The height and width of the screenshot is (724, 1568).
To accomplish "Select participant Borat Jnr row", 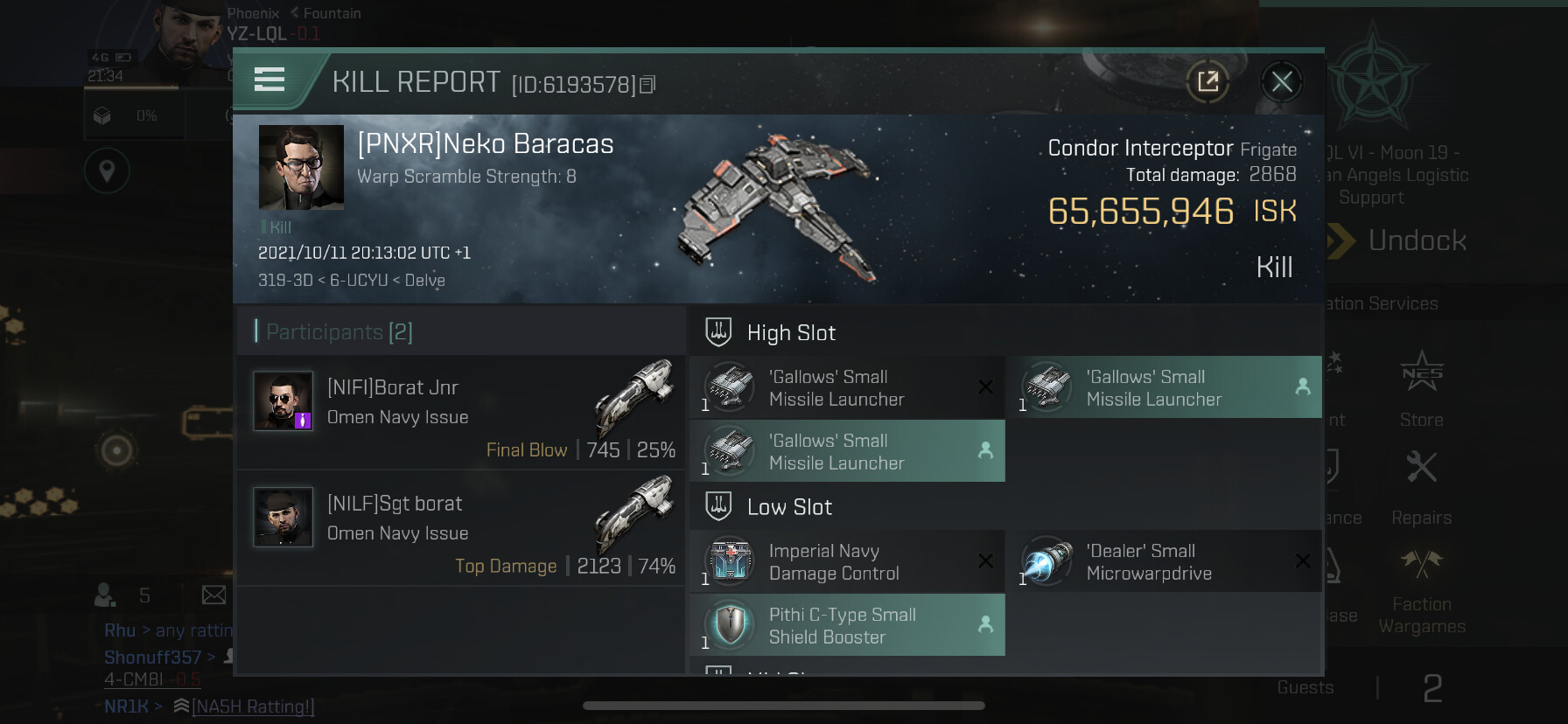I will pos(461,412).
